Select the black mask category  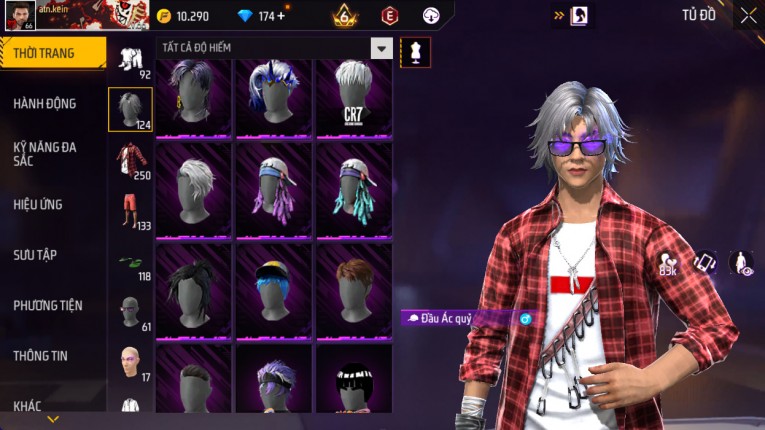130,312
